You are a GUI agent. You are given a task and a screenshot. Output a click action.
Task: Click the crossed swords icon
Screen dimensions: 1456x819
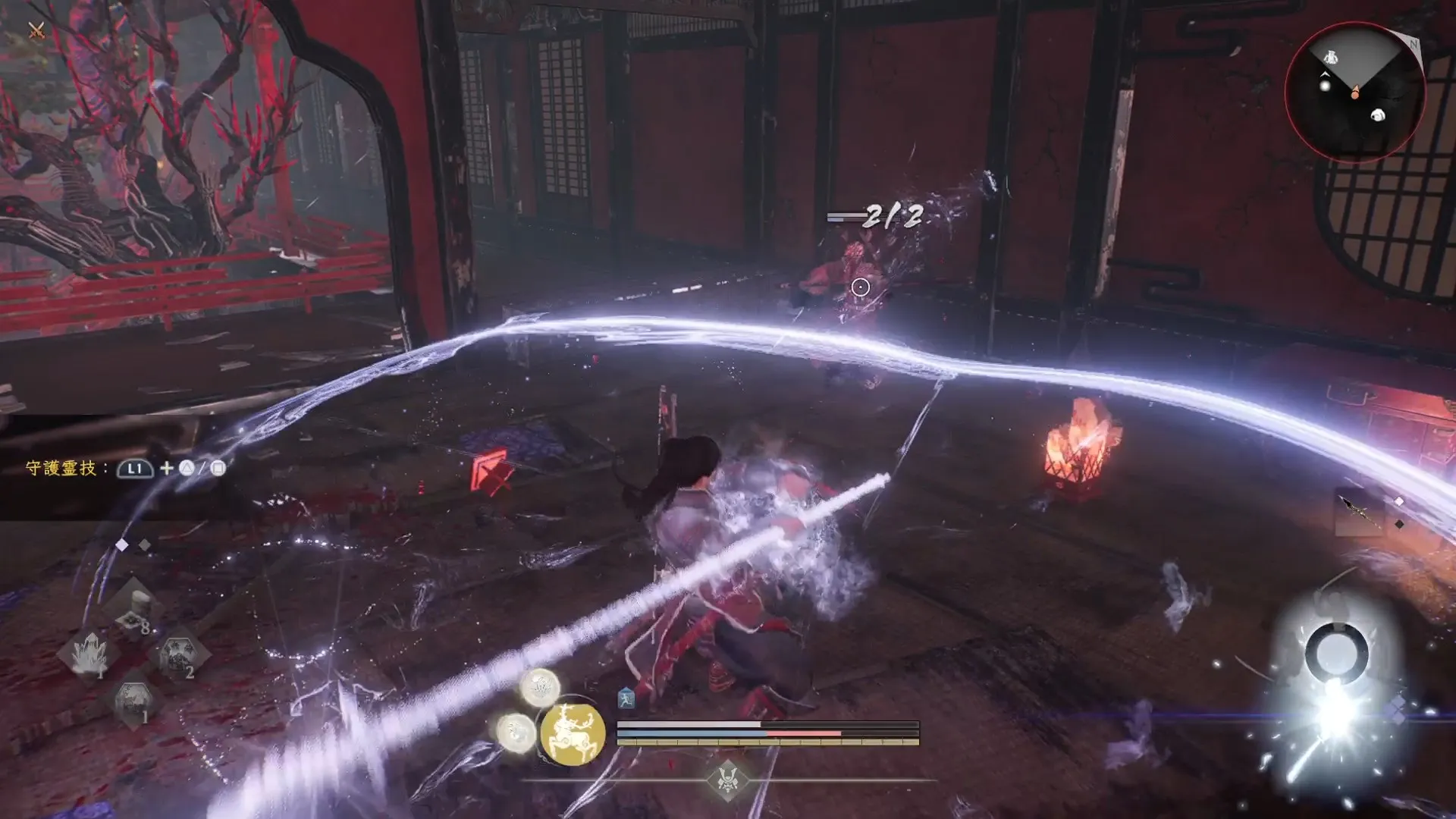coord(36,30)
